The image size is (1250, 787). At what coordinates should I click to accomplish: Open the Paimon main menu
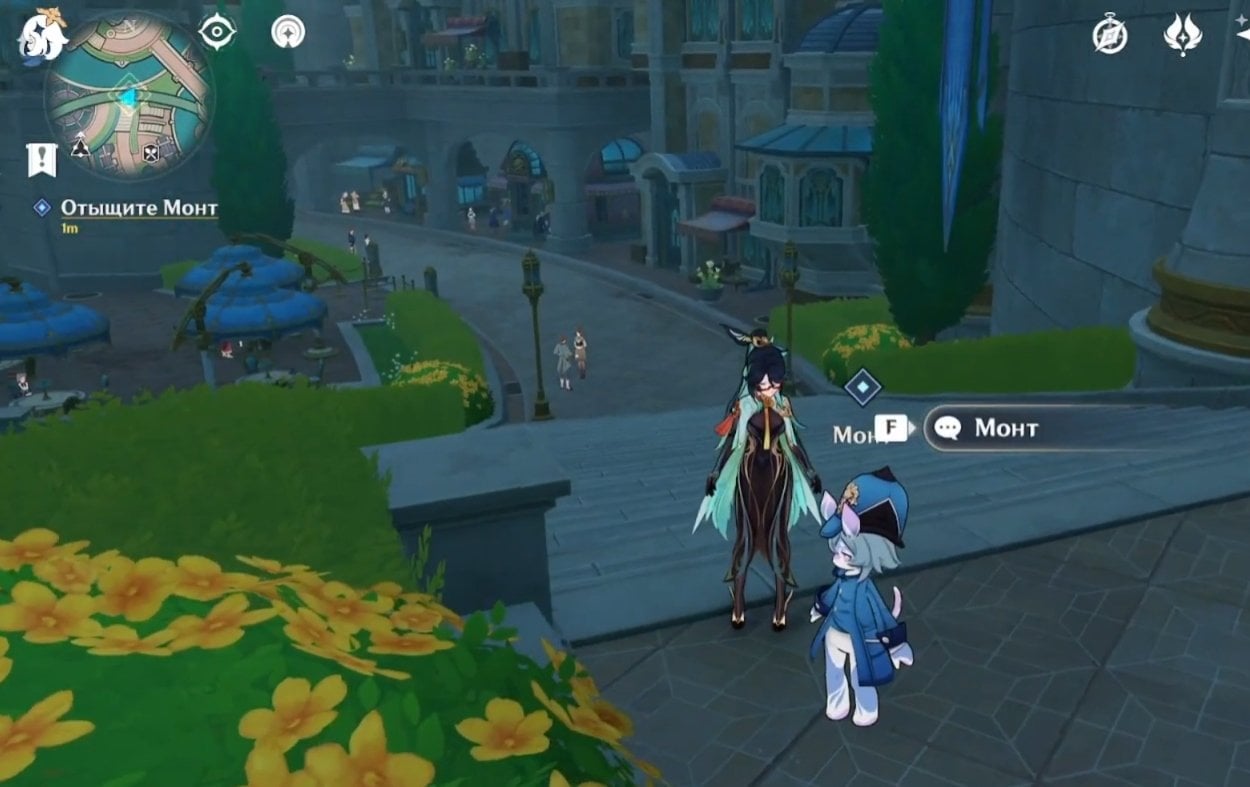point(40,36)
